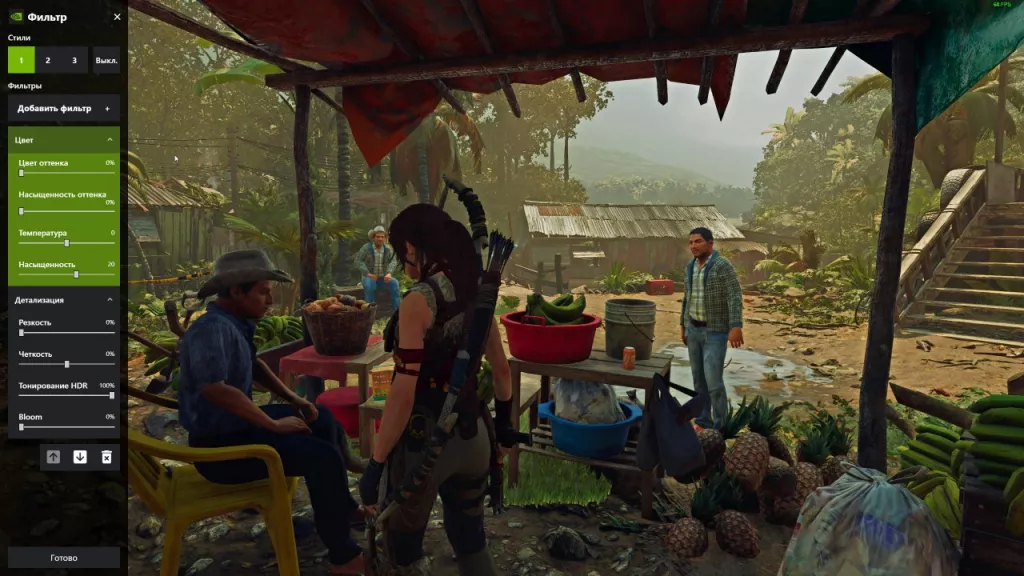Select filter style 1

21,60
